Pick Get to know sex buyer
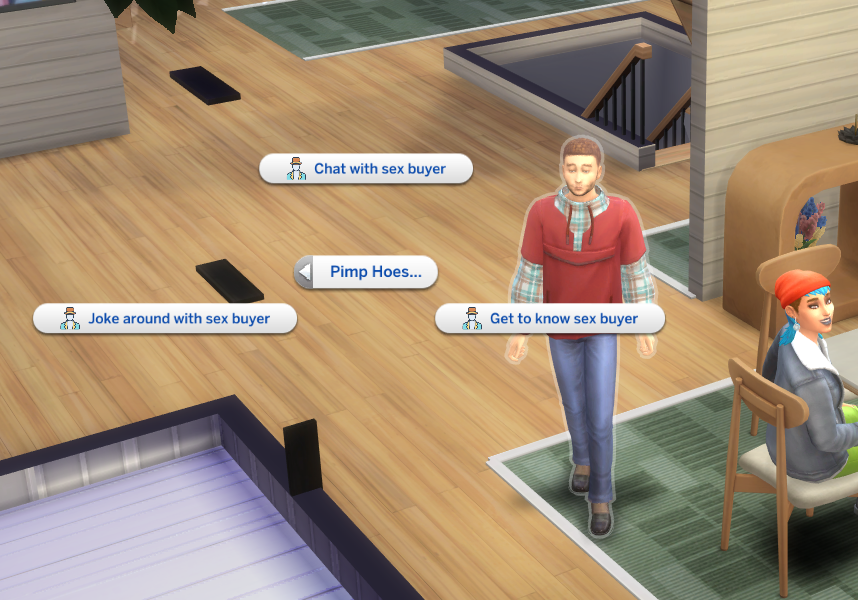The height and width of the screenshot is (600, 858). tap(551, 319)
